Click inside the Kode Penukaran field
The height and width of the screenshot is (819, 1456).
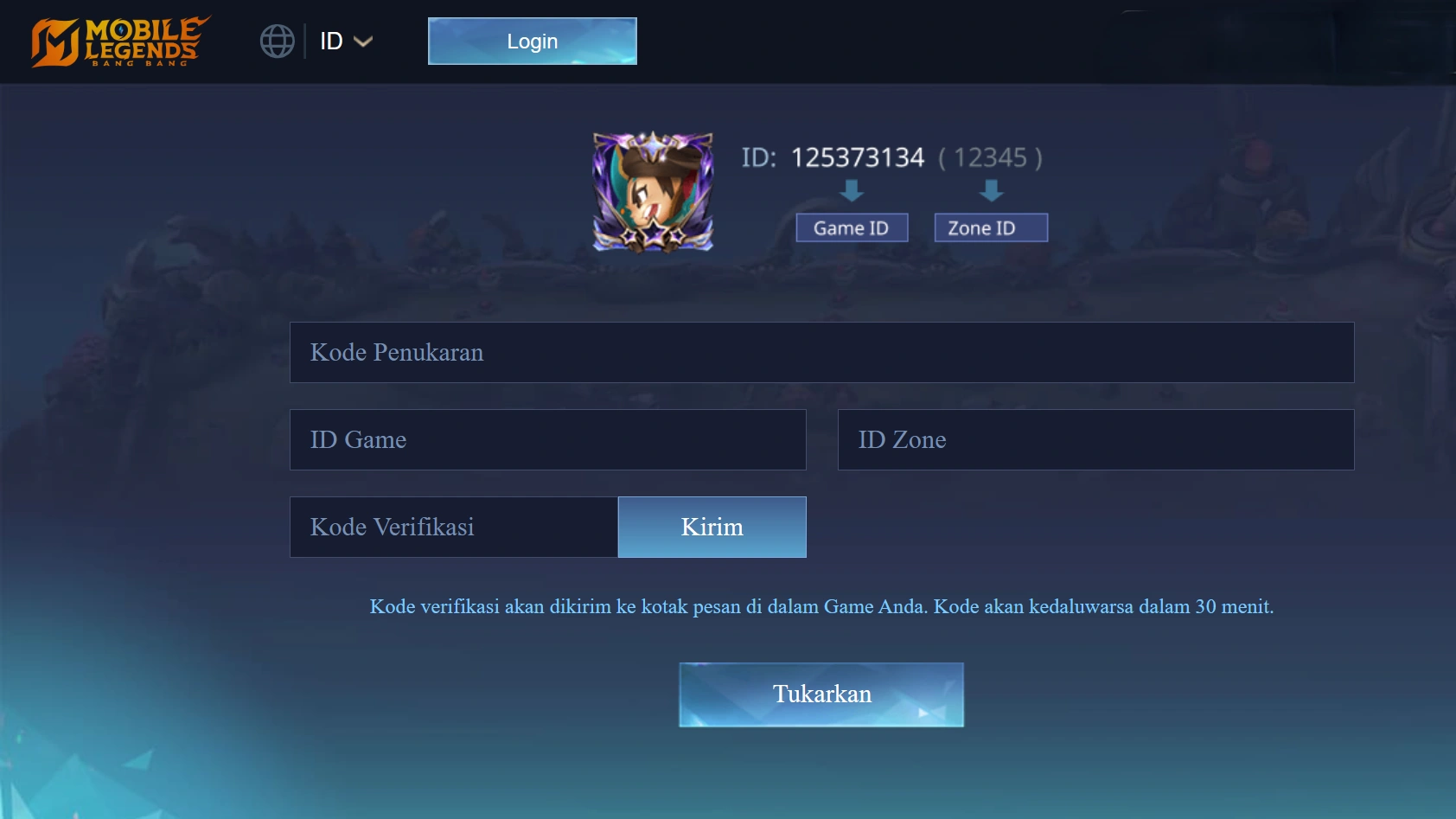(821, 352)
